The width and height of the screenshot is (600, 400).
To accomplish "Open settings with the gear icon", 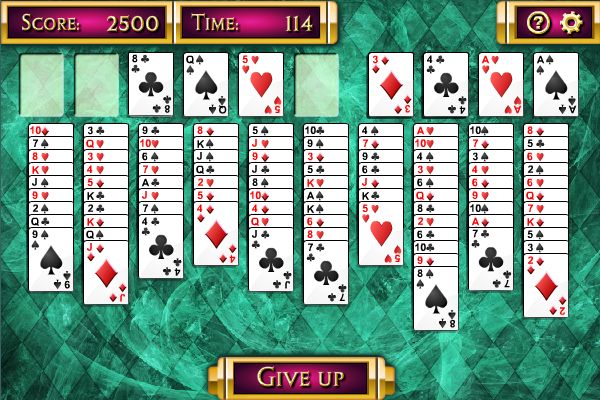I will [x=570, y=21].
